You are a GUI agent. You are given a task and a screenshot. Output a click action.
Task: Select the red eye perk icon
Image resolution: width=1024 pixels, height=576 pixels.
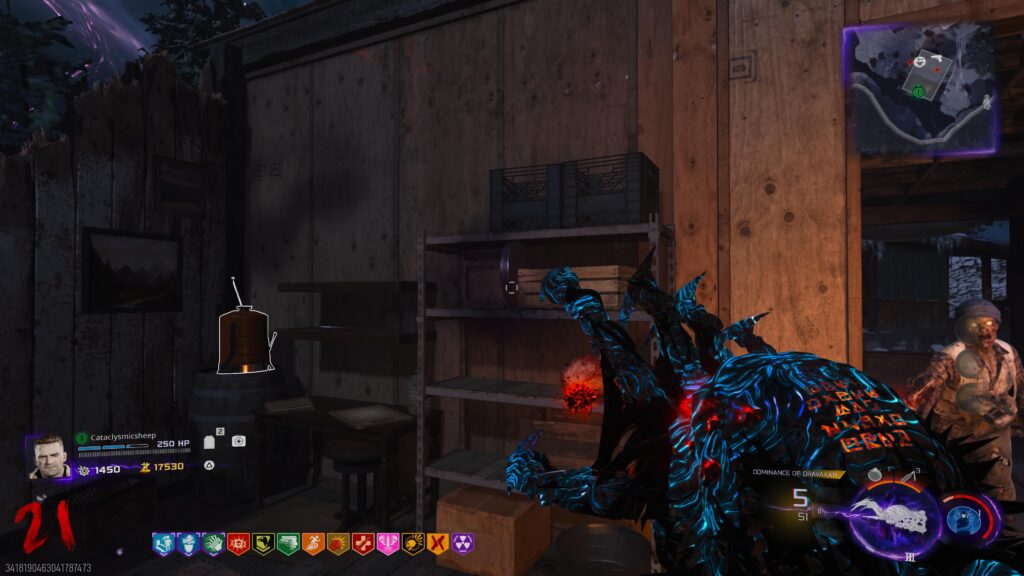(237, 543)
